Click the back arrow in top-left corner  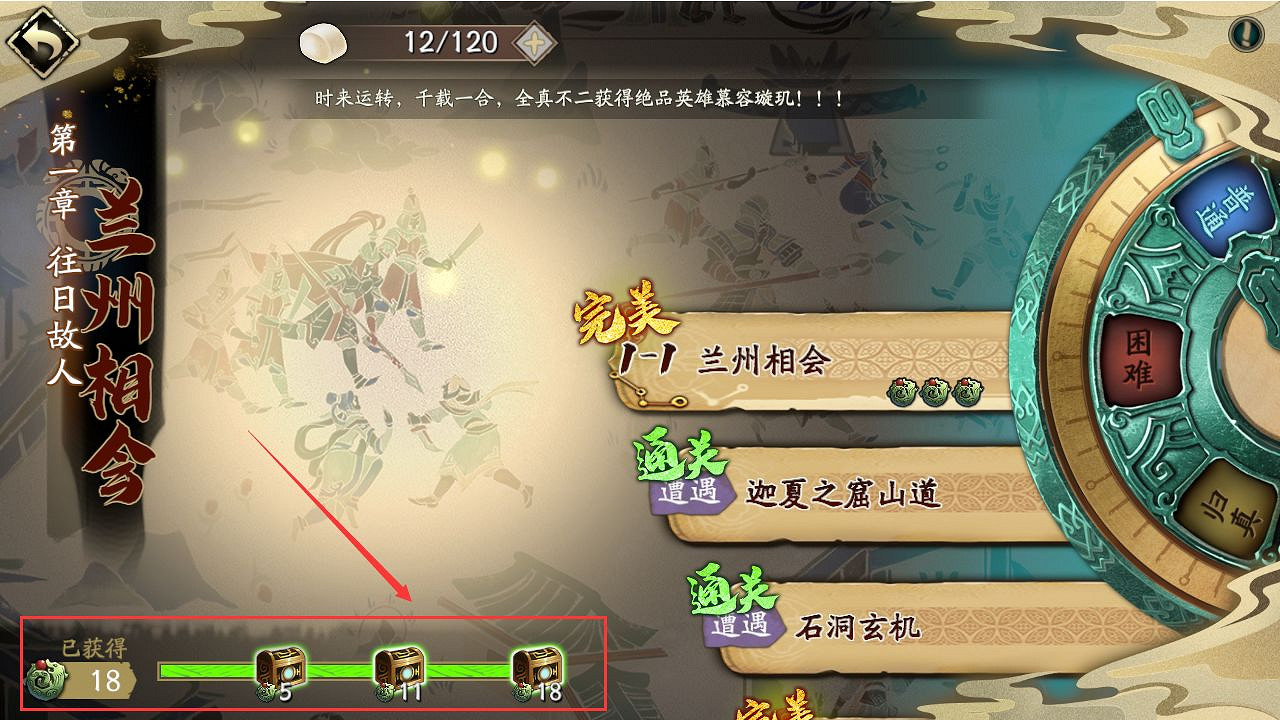(42, 42)
